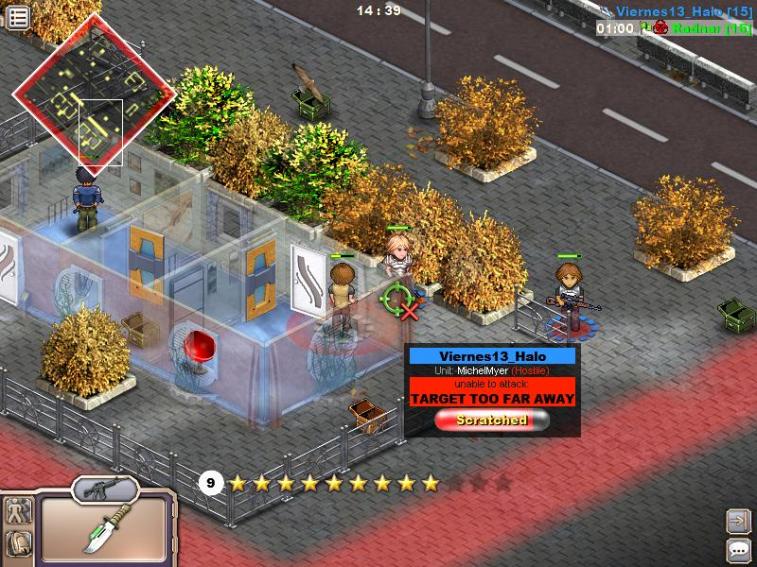Switch to the assault rifle weapon tab
The width and height of the screenshot is (757, 567).
pos(106,488)
